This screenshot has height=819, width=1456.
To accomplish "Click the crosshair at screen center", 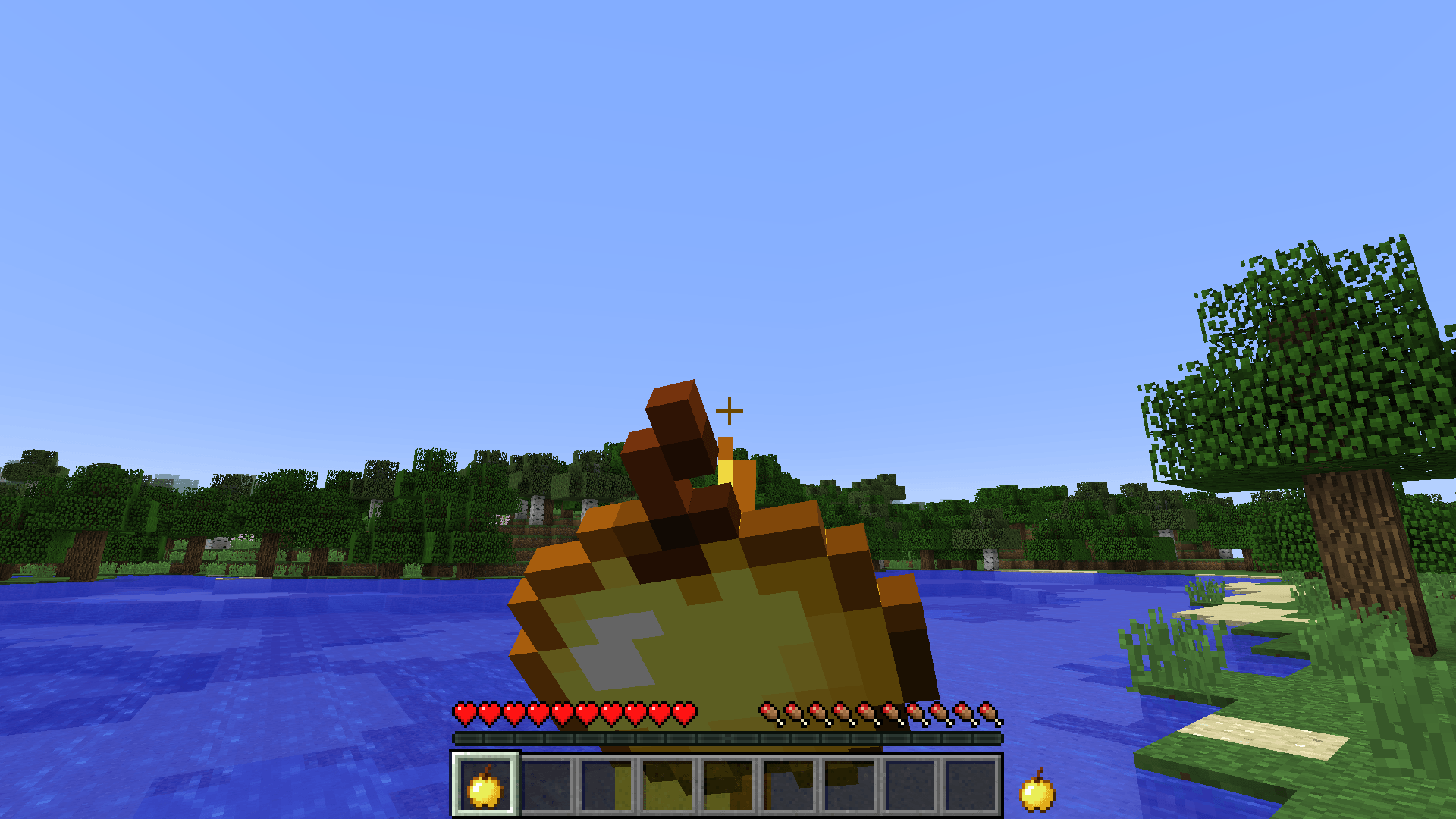I will pos(730,410).
